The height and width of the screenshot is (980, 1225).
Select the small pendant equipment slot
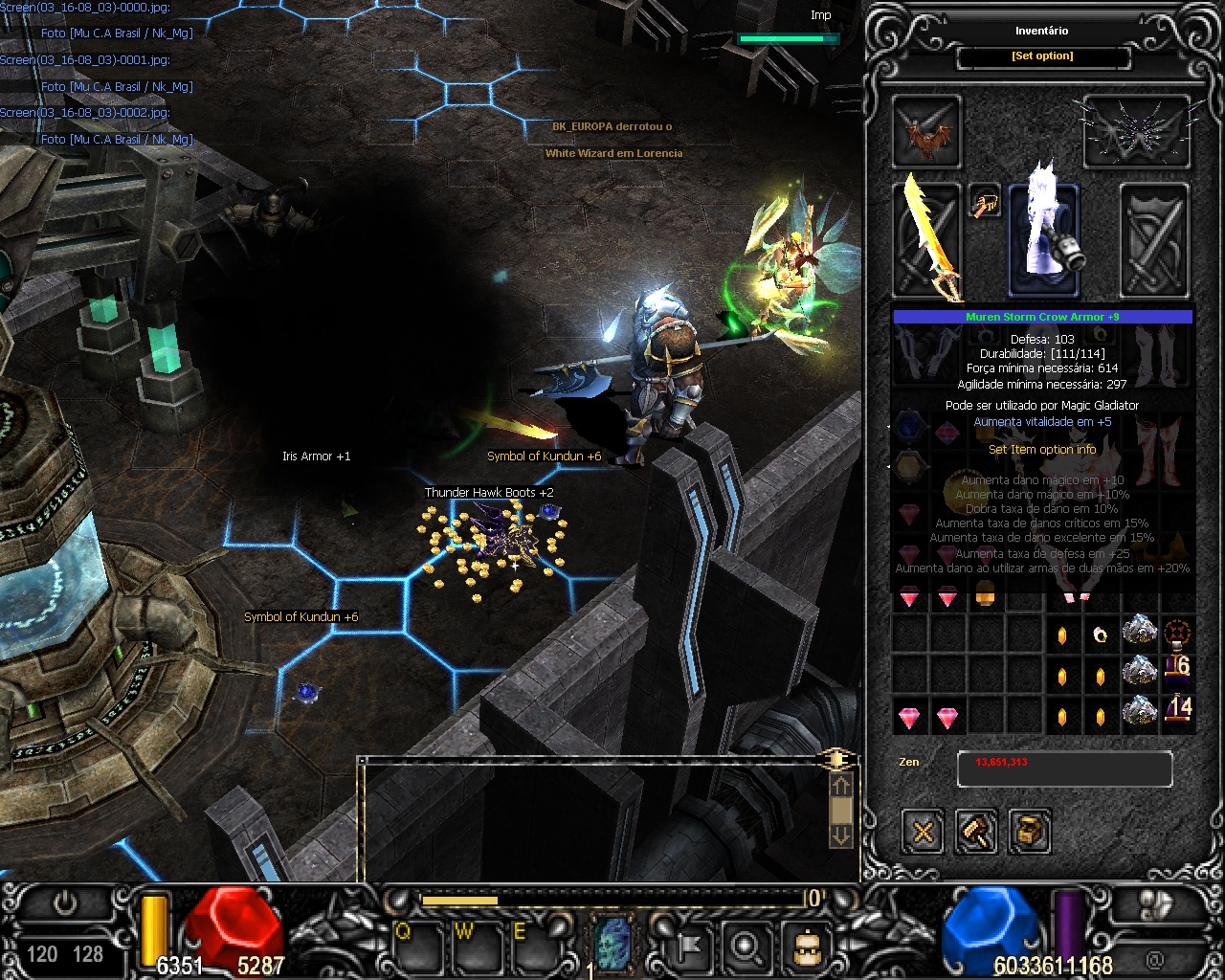click(985, 202)
